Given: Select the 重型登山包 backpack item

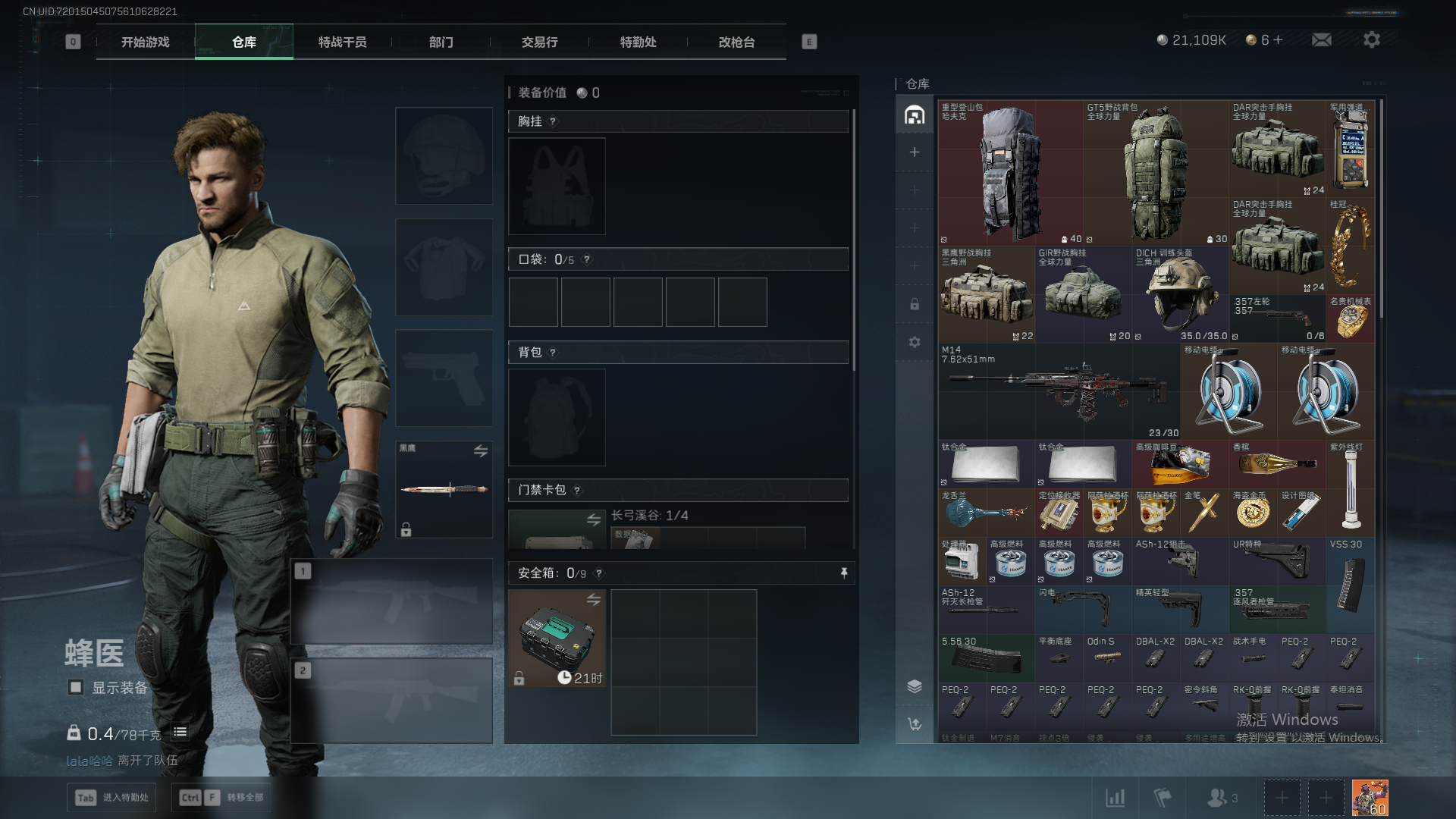Looking at the screenshot, I should tap(1010, 173).
